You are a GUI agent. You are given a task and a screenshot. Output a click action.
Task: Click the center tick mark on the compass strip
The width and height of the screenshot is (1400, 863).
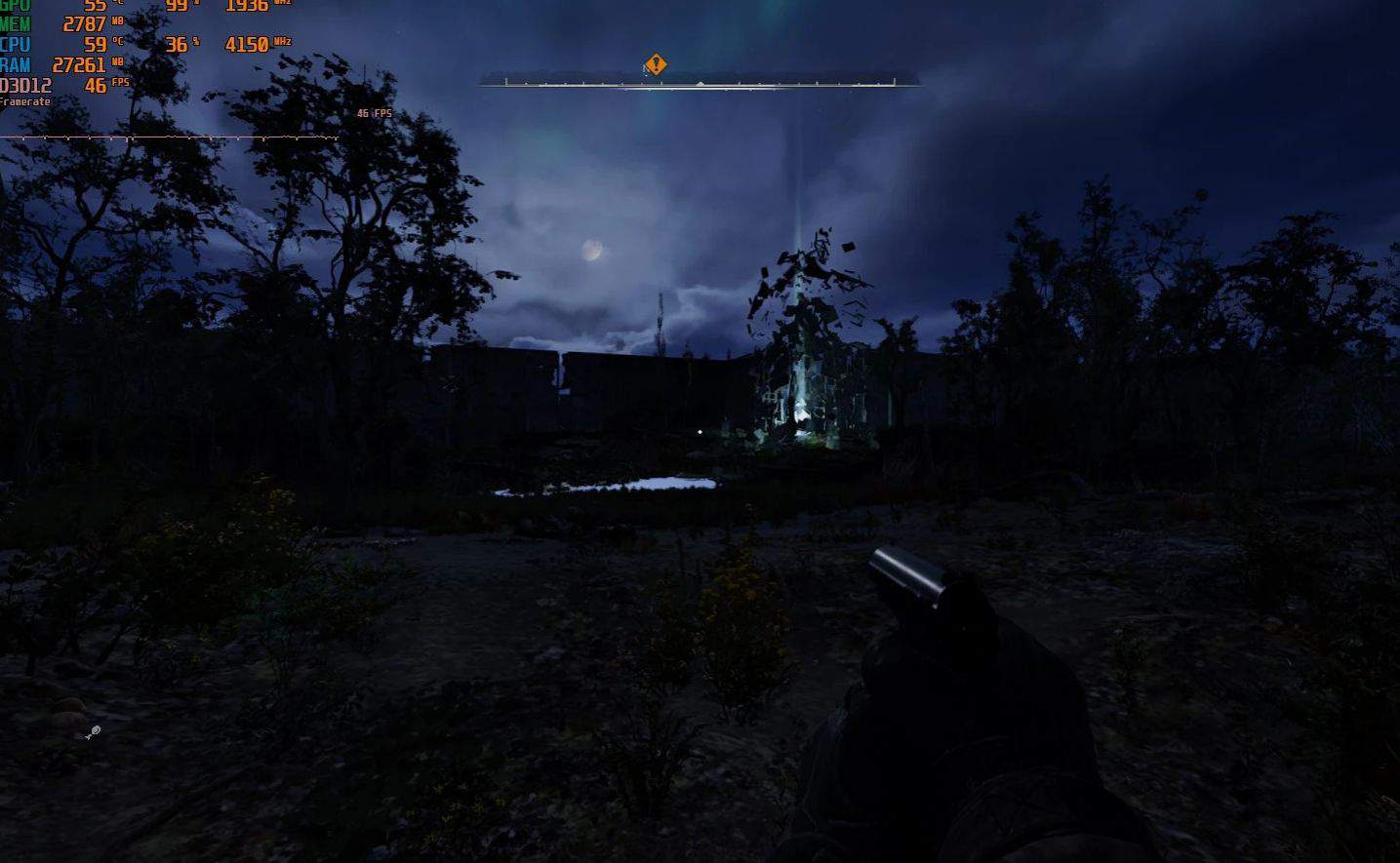point(700,82)
